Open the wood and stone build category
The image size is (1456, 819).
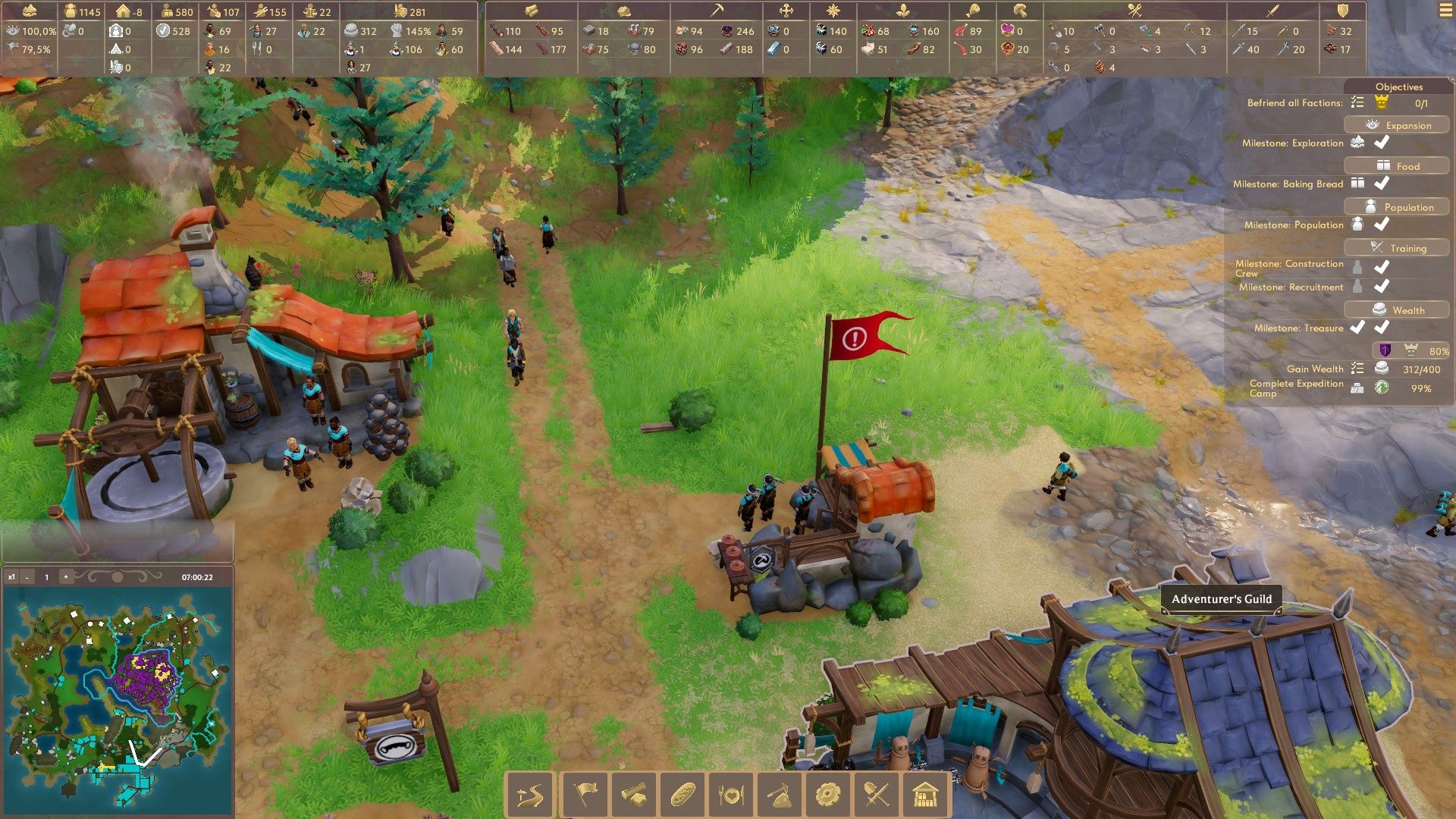633,795
